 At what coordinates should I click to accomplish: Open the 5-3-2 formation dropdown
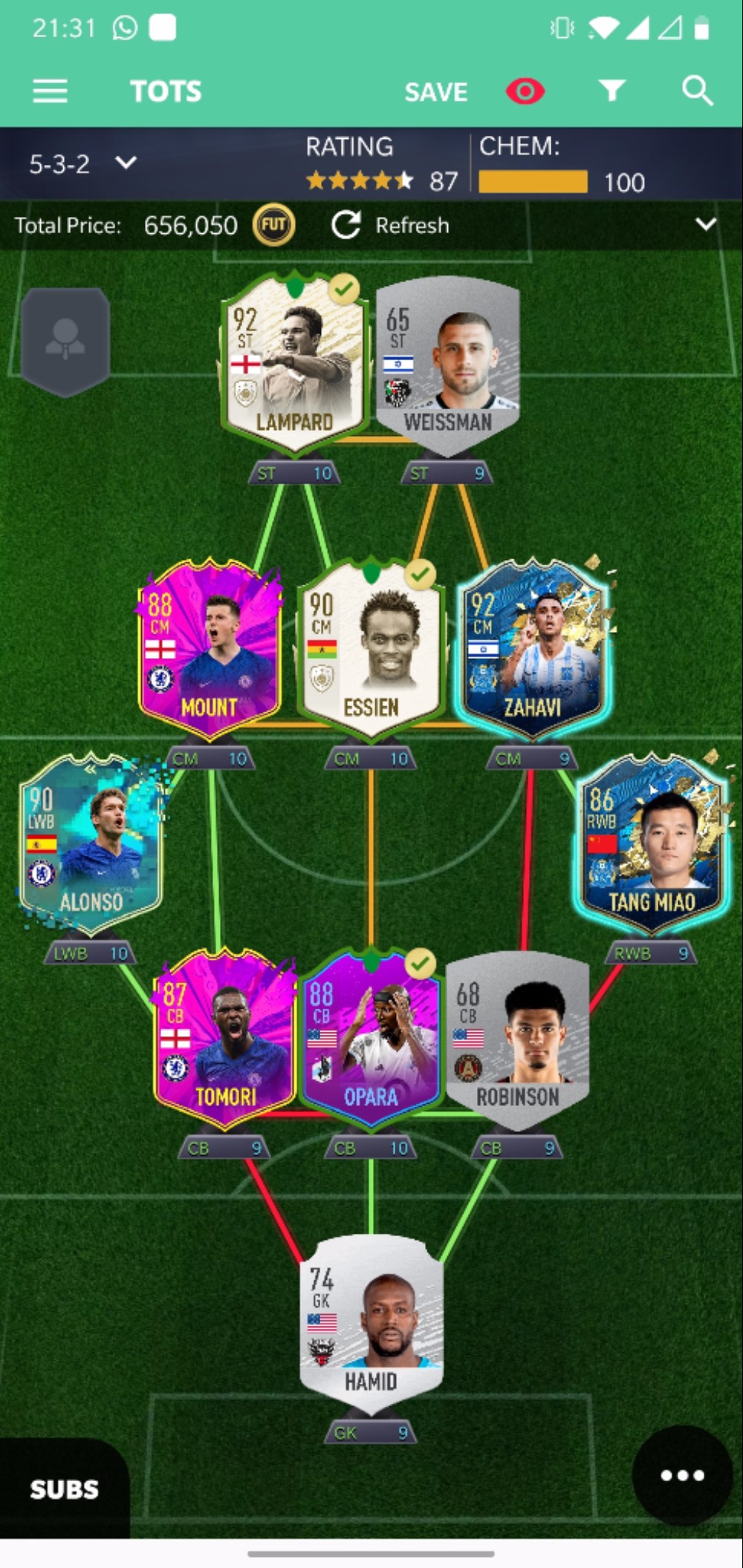(82, 163)
